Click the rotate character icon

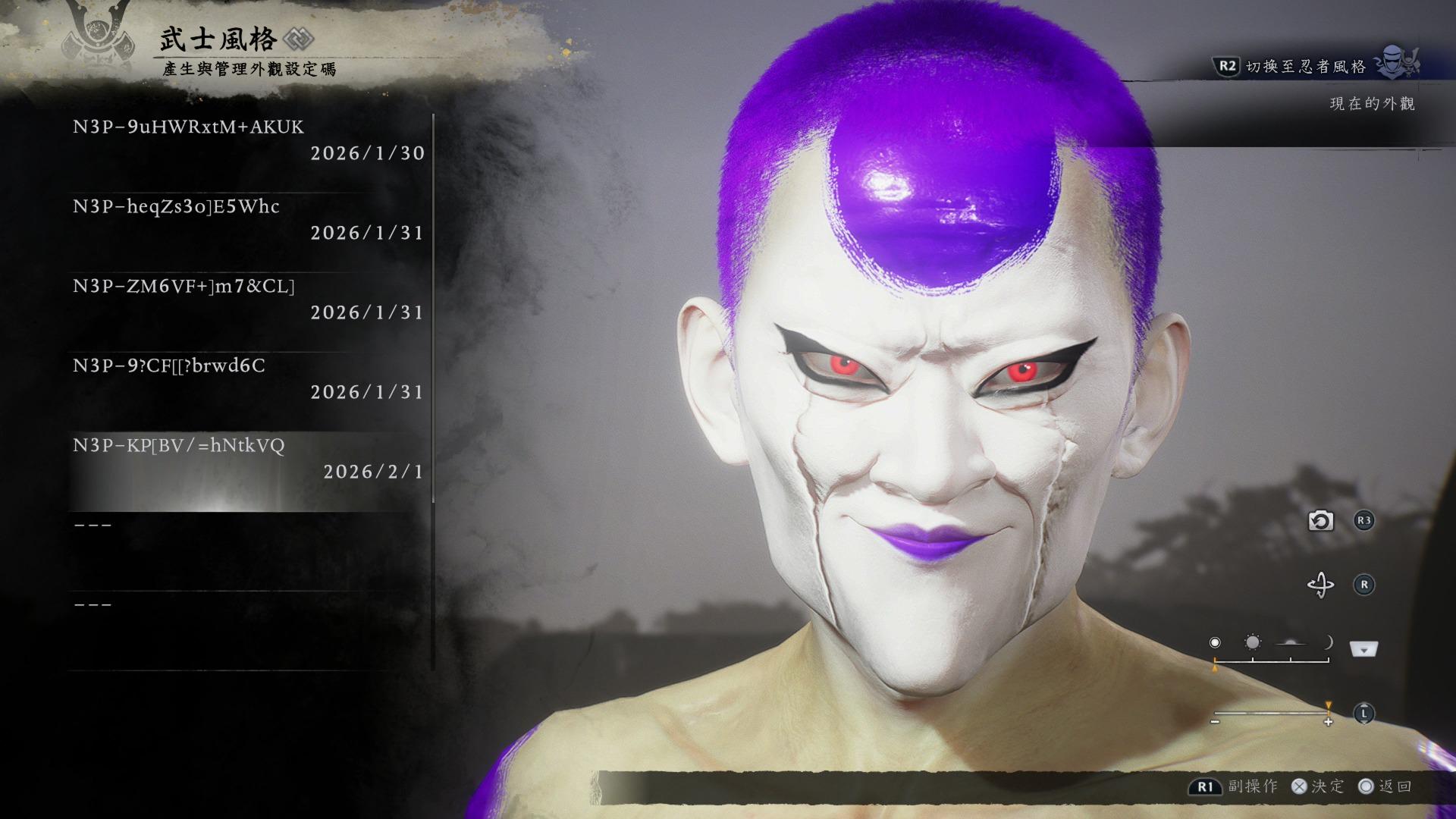(1320, 585)
